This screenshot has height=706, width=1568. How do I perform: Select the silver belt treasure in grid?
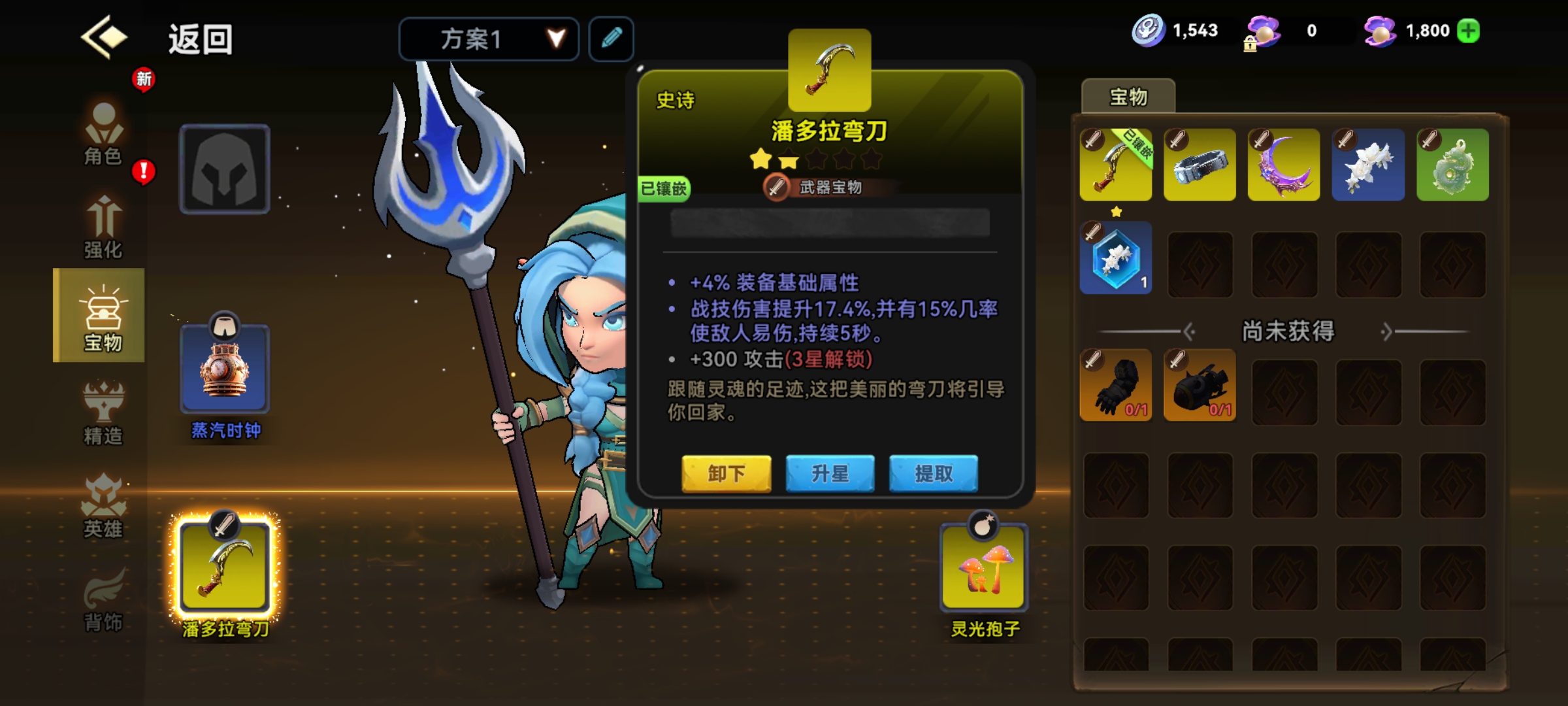[1200, 165]
